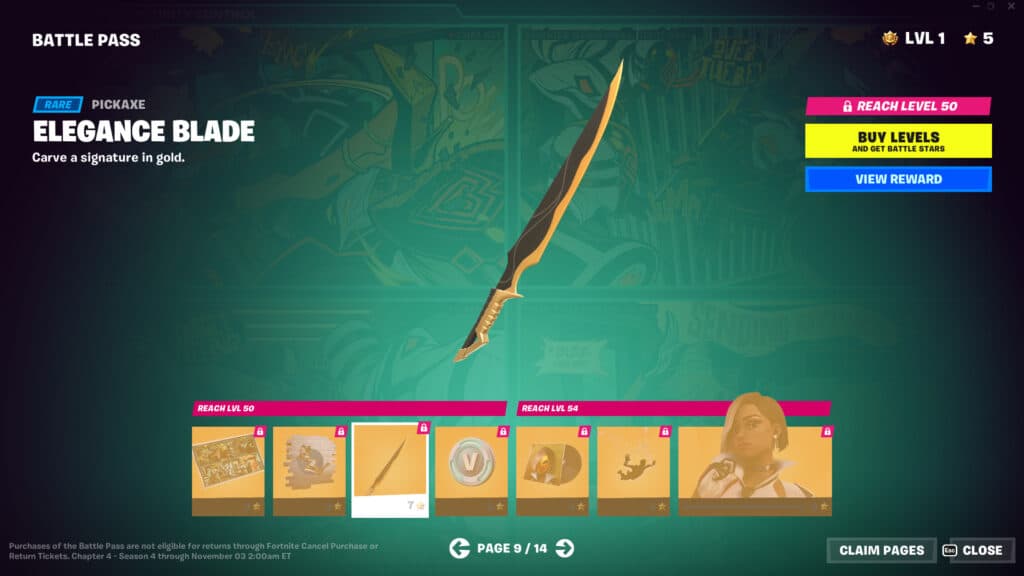Pick the V-Bucks coin reward tile
Image resolution: width=1024 pixels, height=576 pixels.
471,470
